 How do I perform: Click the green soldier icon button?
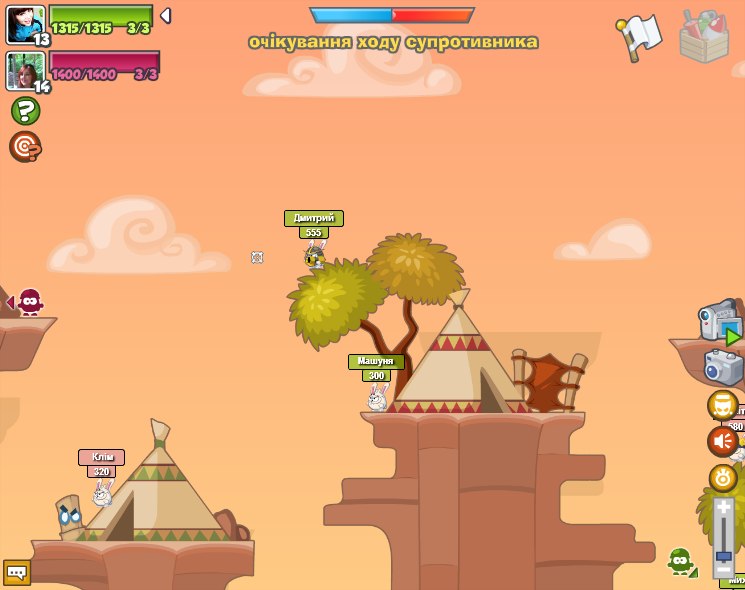(x=682, y=561)
